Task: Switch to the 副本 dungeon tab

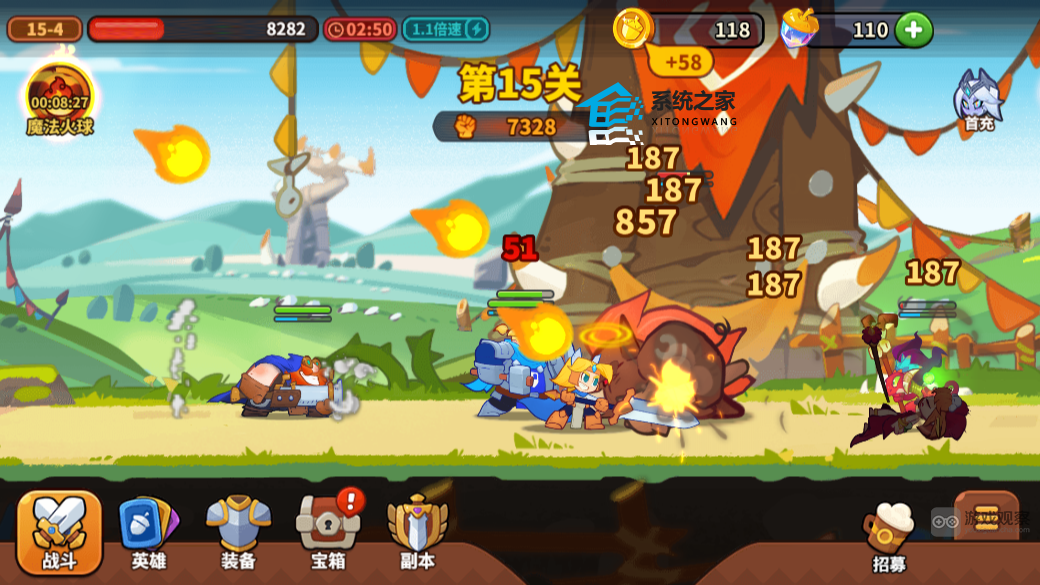Action: pyautogui.click(x=417, y=532)
